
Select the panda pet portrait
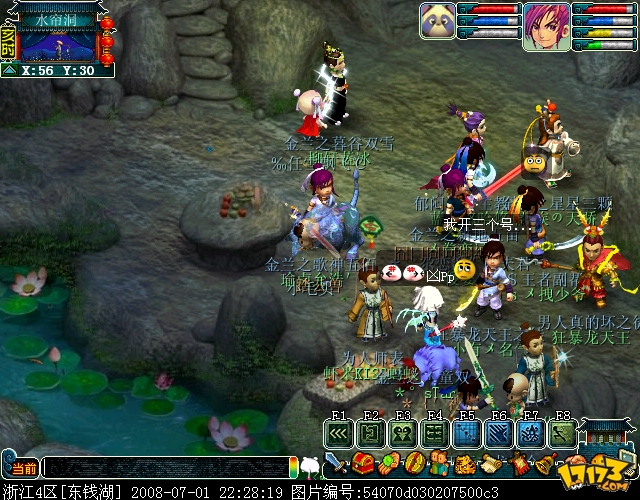(438, 20)
